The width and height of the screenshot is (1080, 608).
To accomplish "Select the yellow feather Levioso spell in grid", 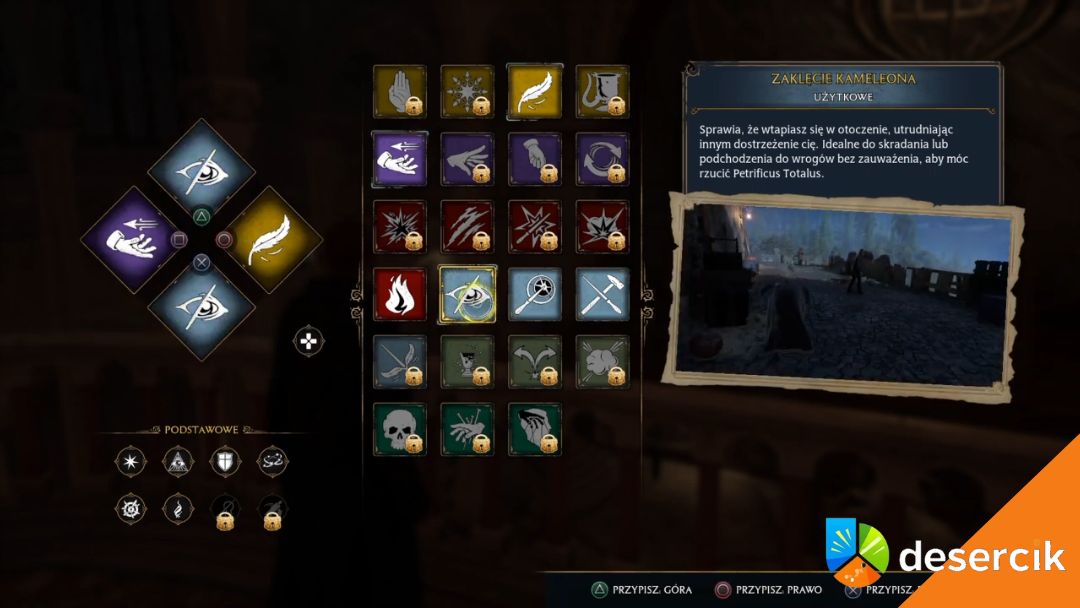I will point(534,91).
